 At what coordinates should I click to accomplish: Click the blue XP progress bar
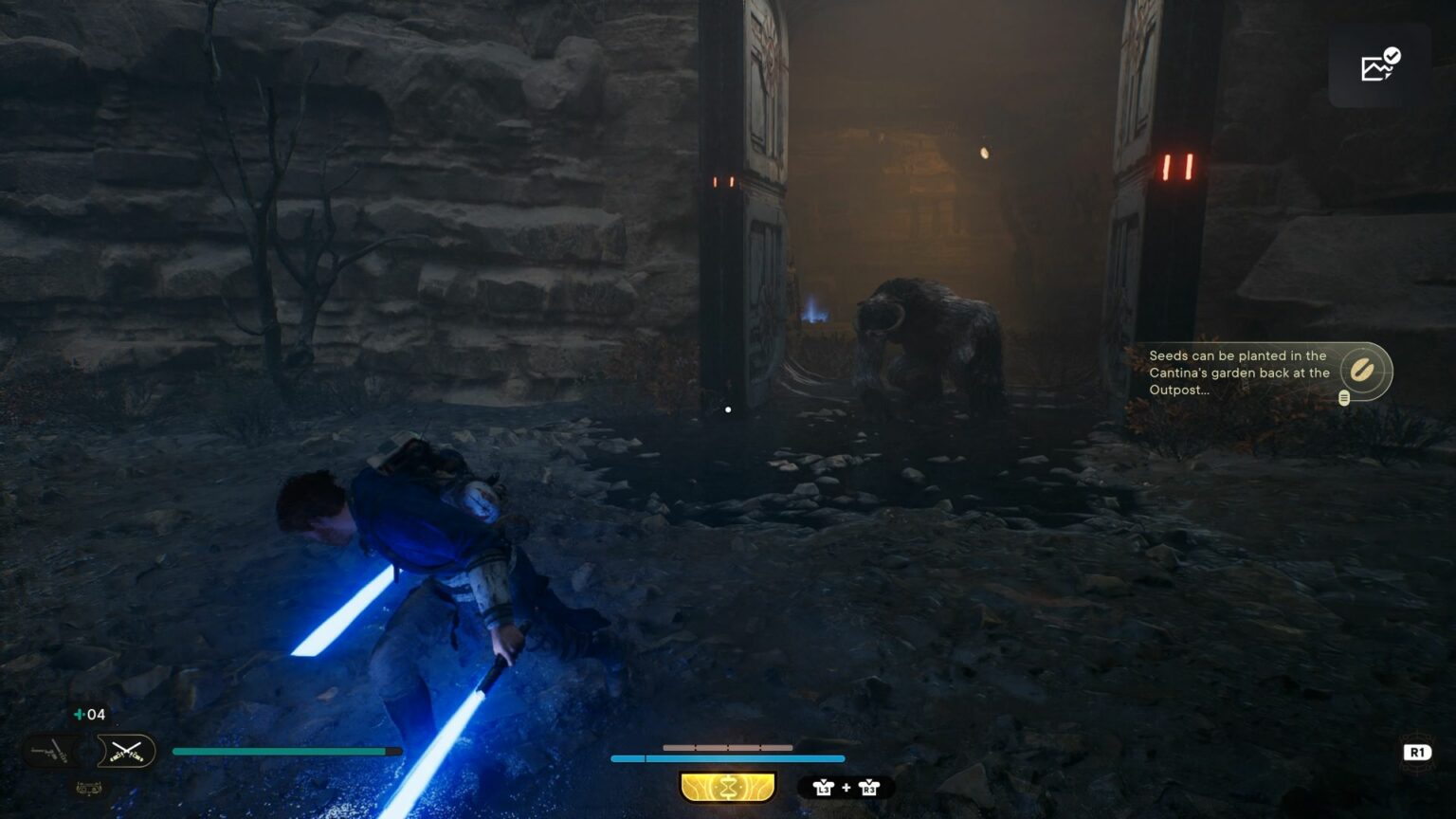pyautogui.click(x=730, y=758)
